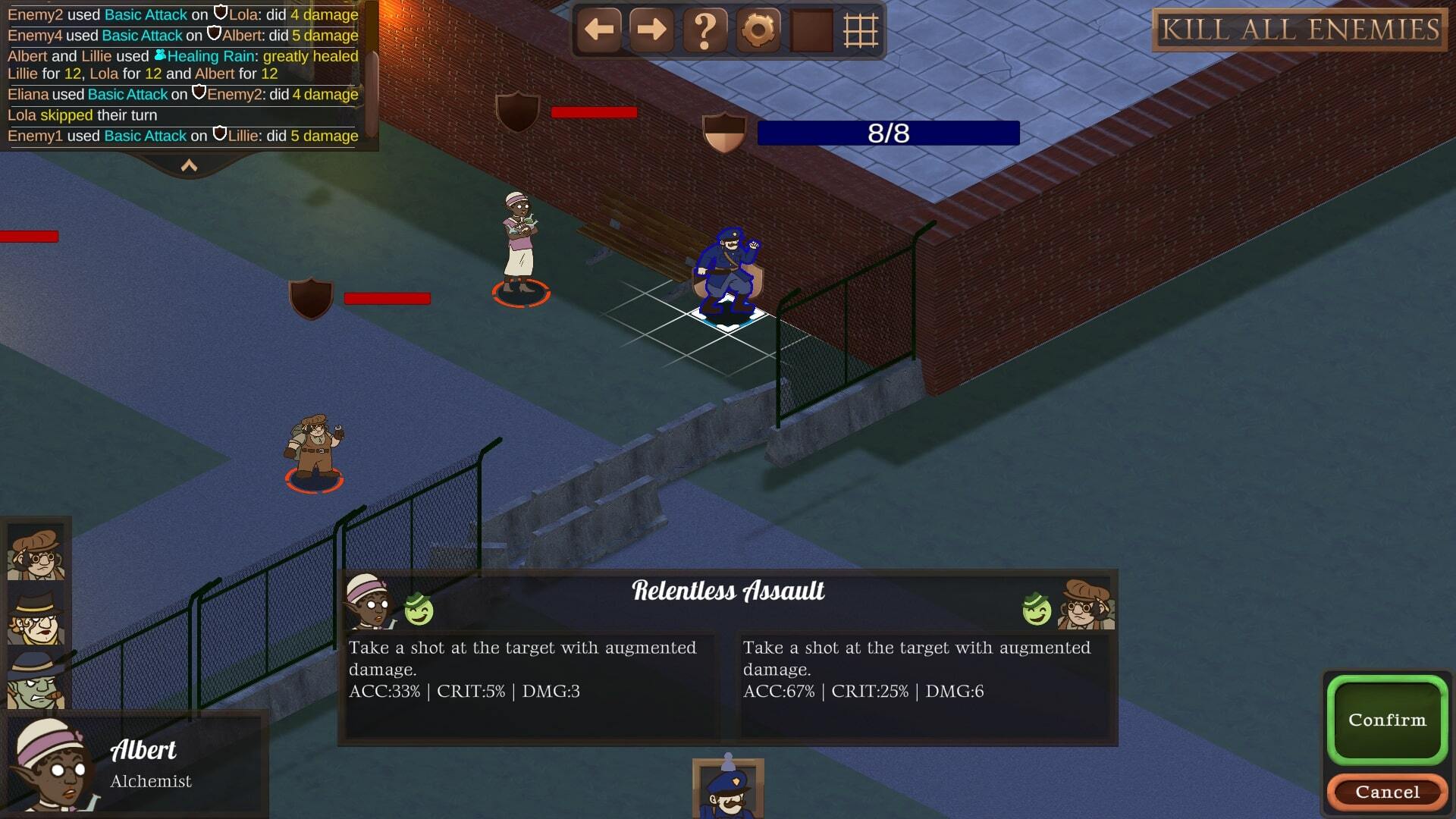Open settings via the gear icon
The image size is (1456, 819).
pyautogui.click(x=758, y=30)
